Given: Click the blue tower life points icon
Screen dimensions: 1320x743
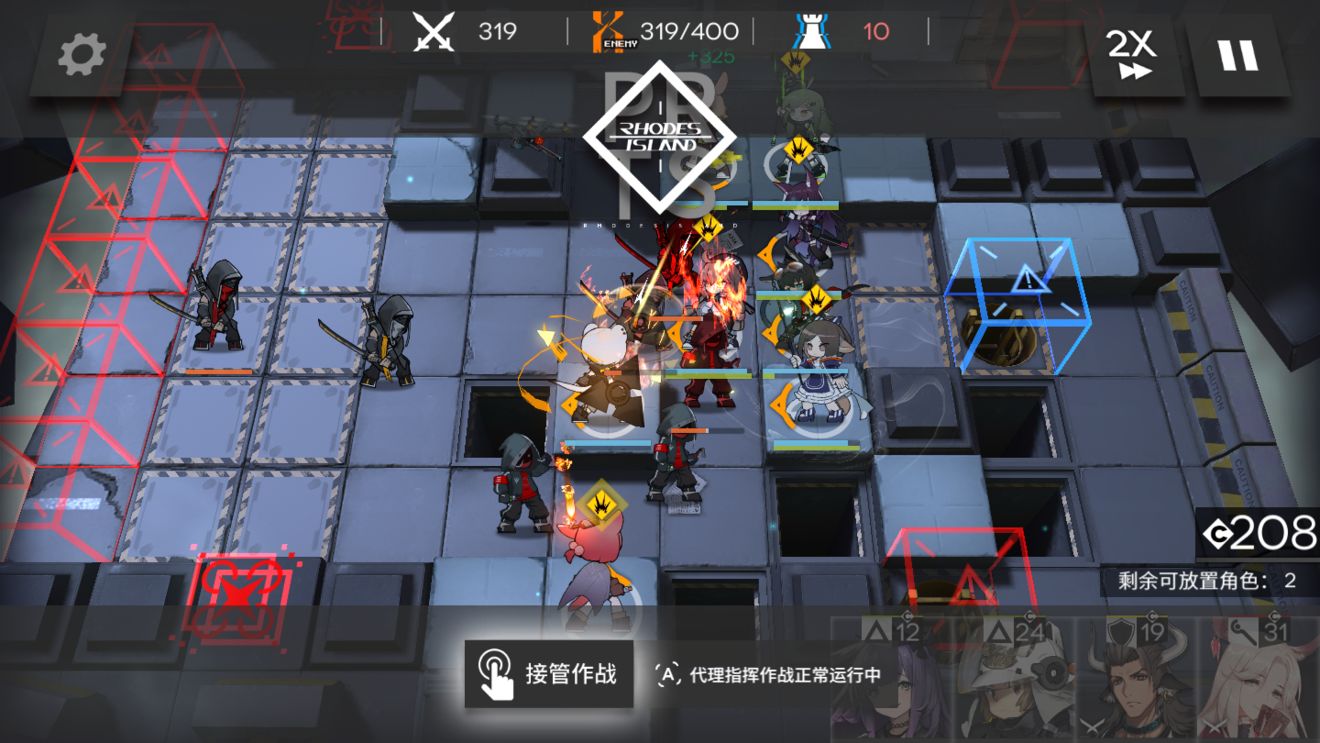Looking at the screenshot, I should pos(817,30).
